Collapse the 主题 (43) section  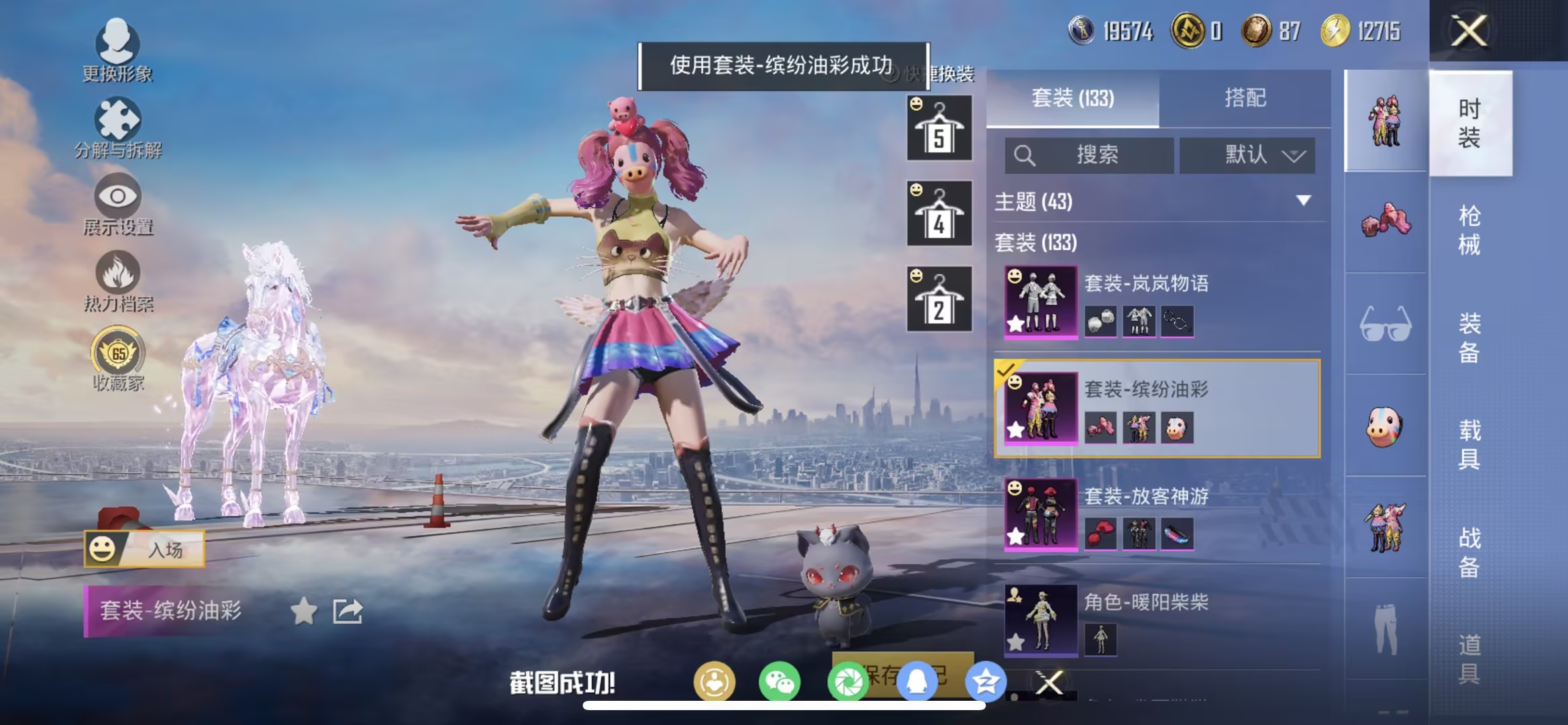pyautogui.click(x=1302, y=200)
